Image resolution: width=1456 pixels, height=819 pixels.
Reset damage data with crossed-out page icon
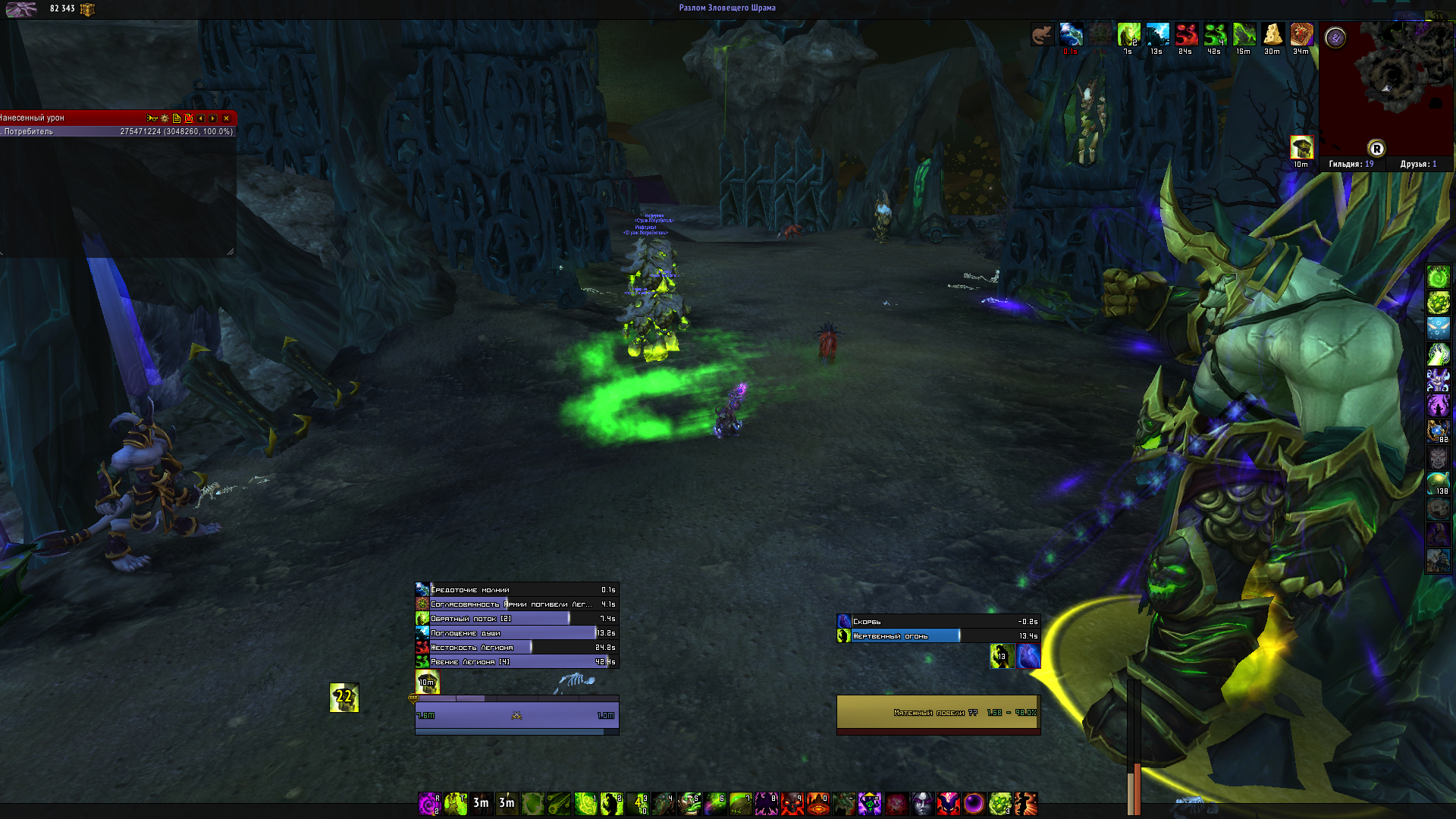(x=189, y=118)
